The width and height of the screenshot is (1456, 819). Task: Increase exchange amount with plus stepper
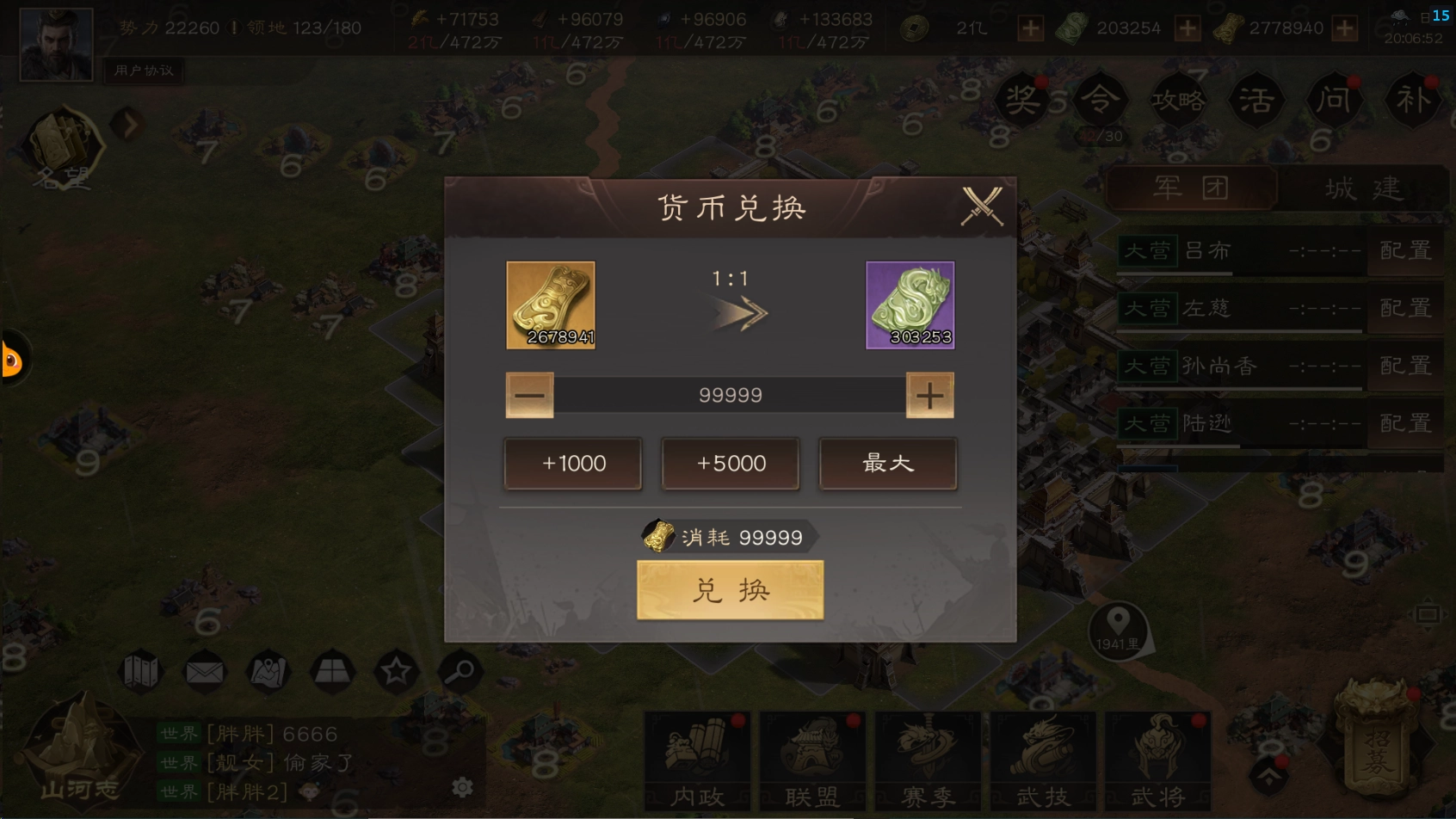929,395
